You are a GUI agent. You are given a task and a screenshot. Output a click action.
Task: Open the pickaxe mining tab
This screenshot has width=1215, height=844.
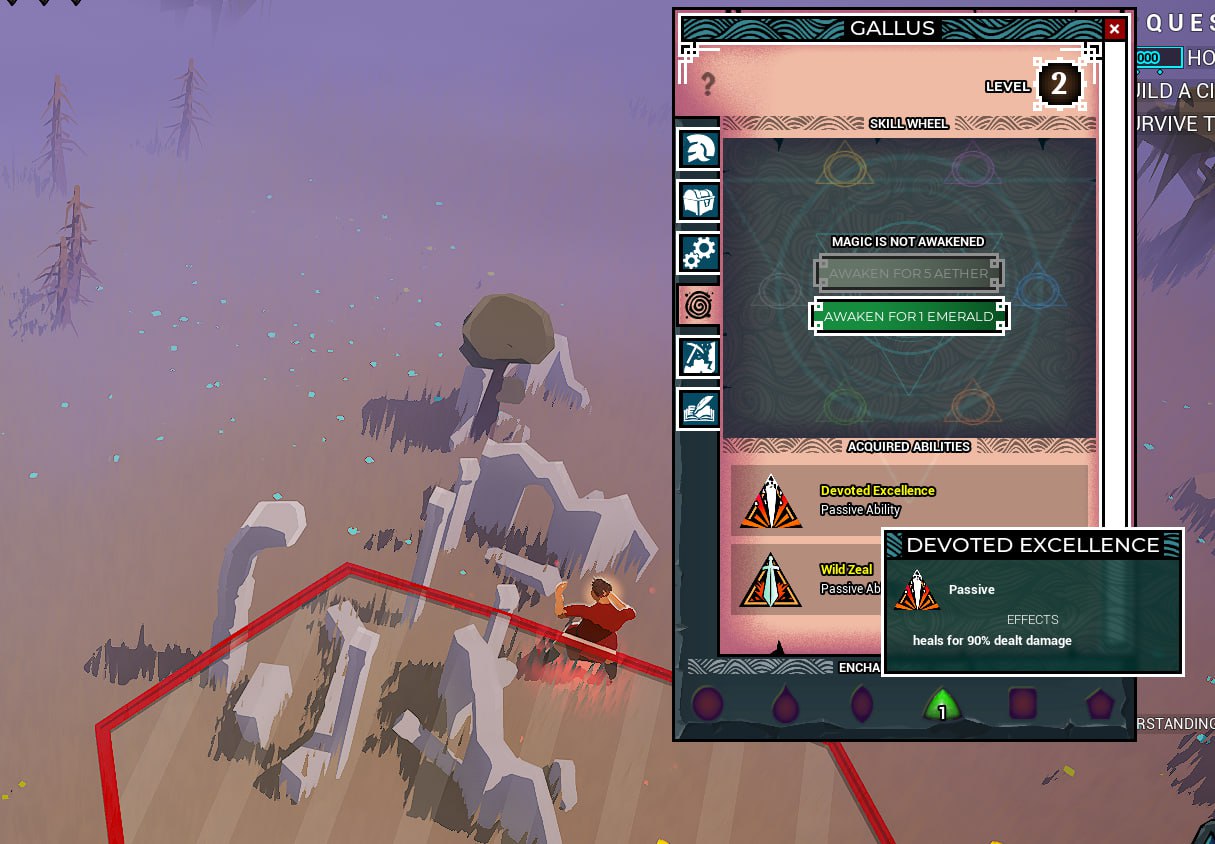click(698, 356)
